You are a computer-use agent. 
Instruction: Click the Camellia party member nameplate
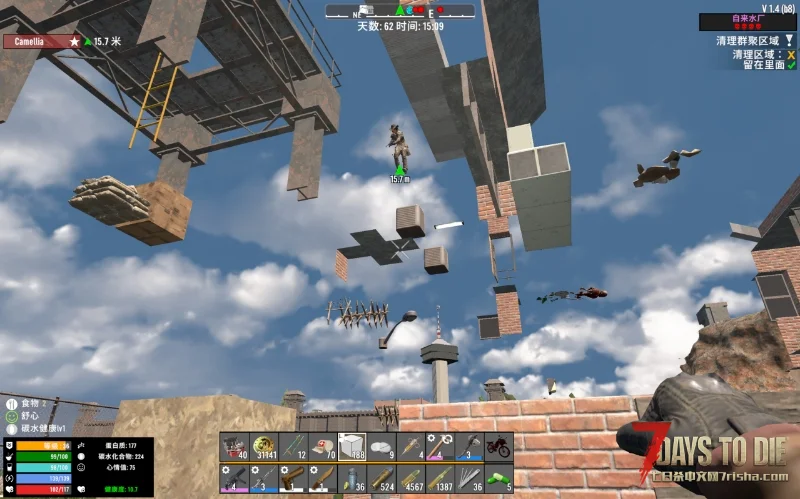tap(42, 42)
